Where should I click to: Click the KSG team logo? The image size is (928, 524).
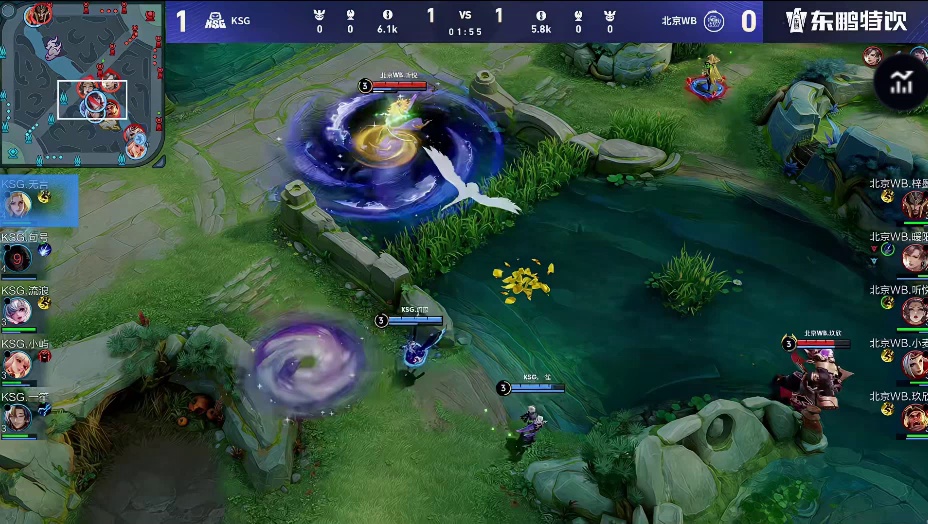pyautogui.click(x=216, y=21)
